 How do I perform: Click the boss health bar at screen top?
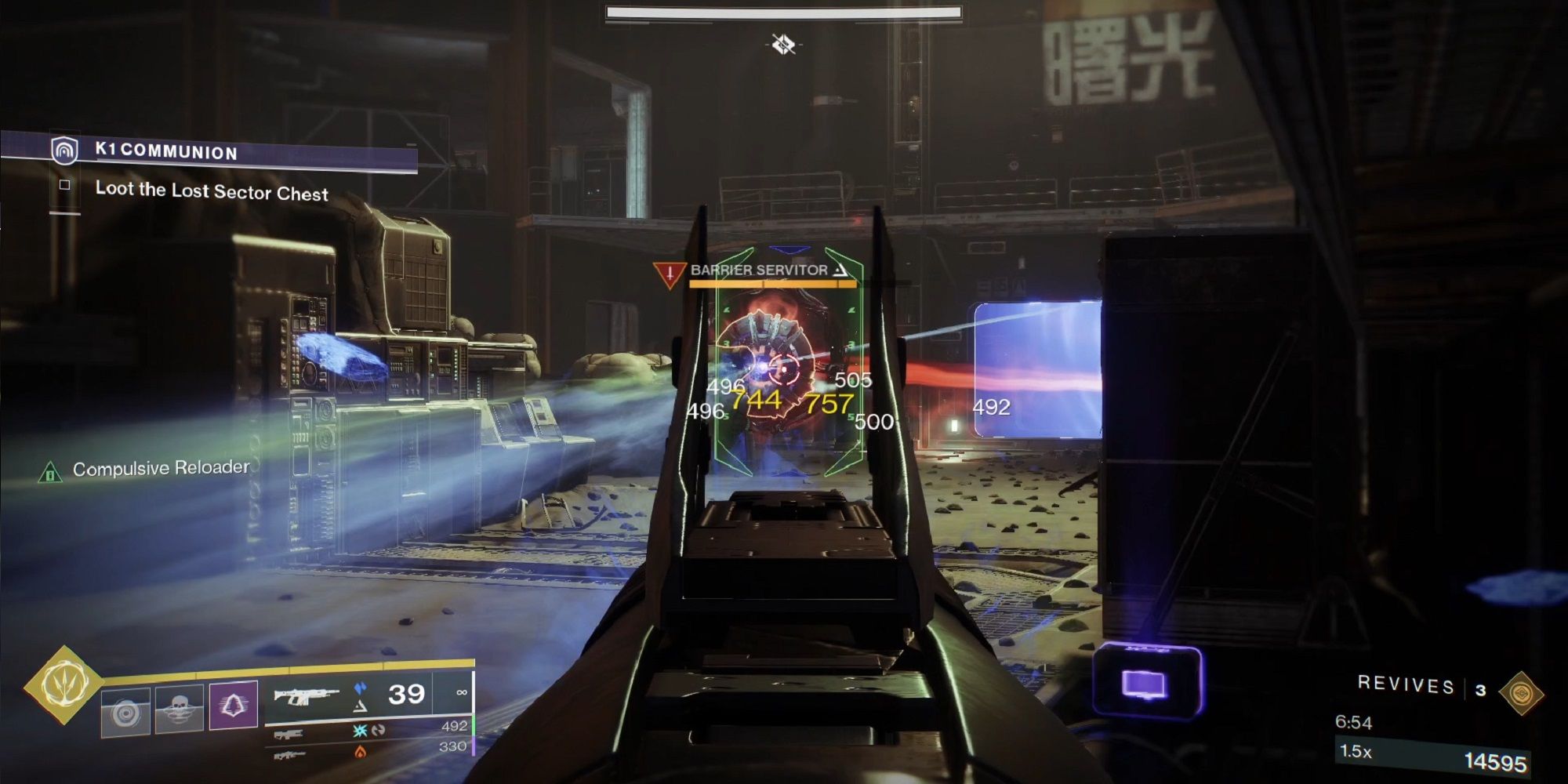click(784, 13)
